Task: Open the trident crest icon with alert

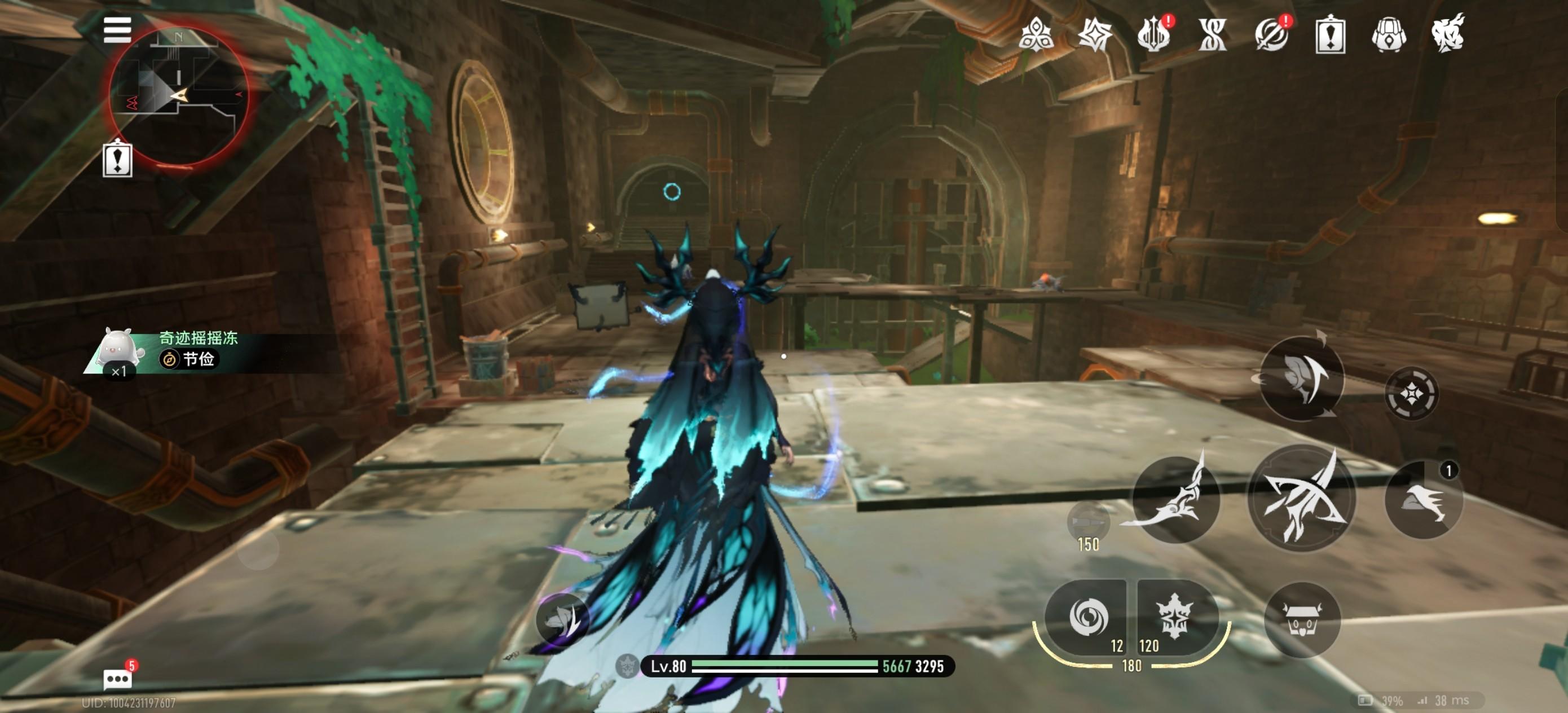Action: (1153, 36)
